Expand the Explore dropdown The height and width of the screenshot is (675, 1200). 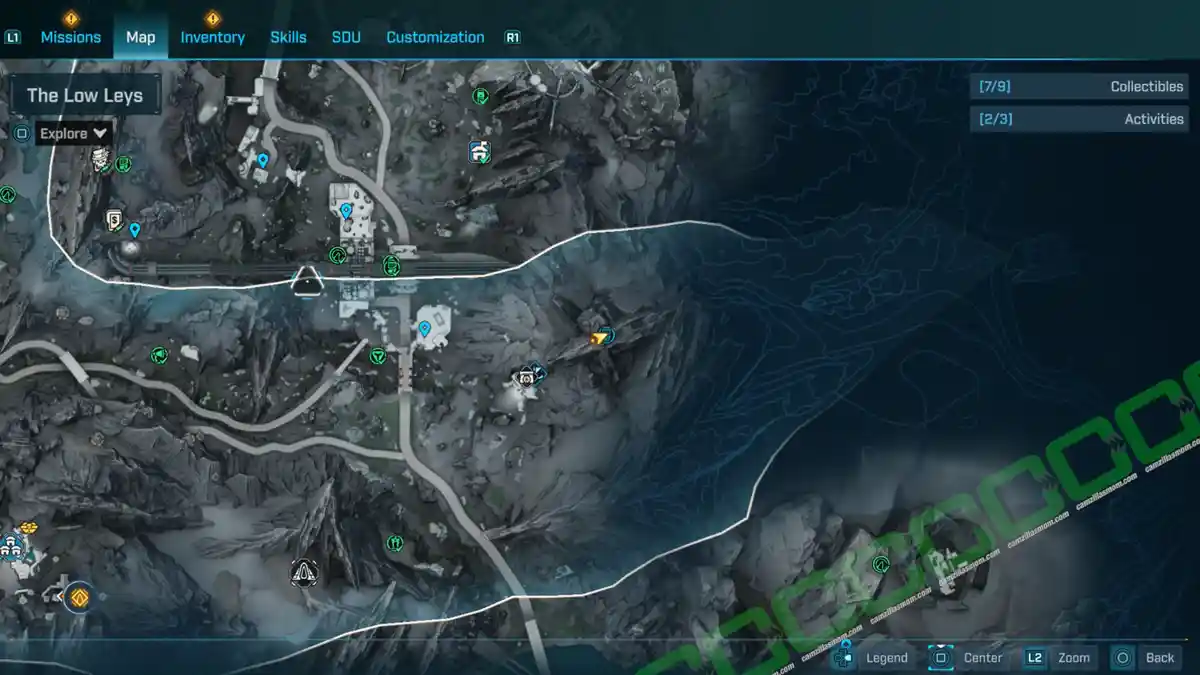pos(74,133)
